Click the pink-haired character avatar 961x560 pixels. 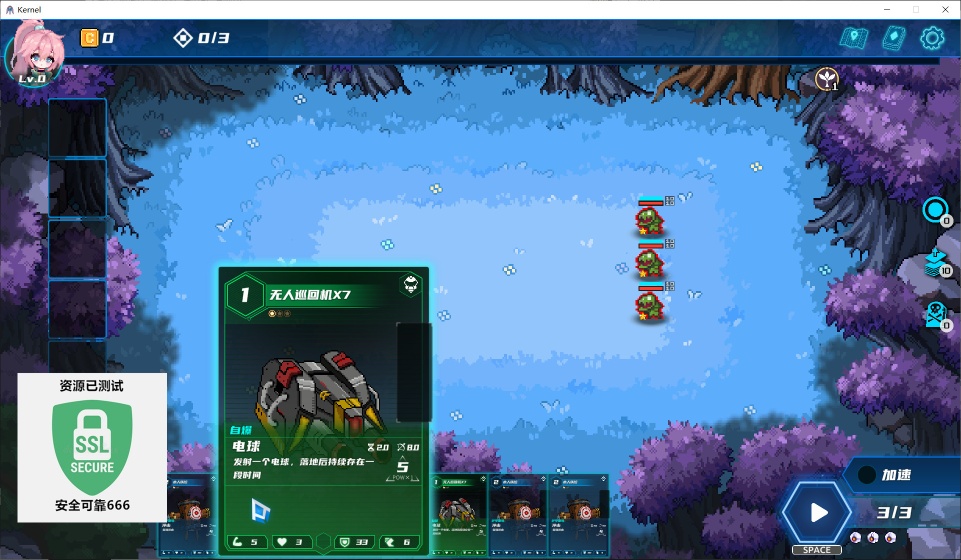(x=37, y=53)
